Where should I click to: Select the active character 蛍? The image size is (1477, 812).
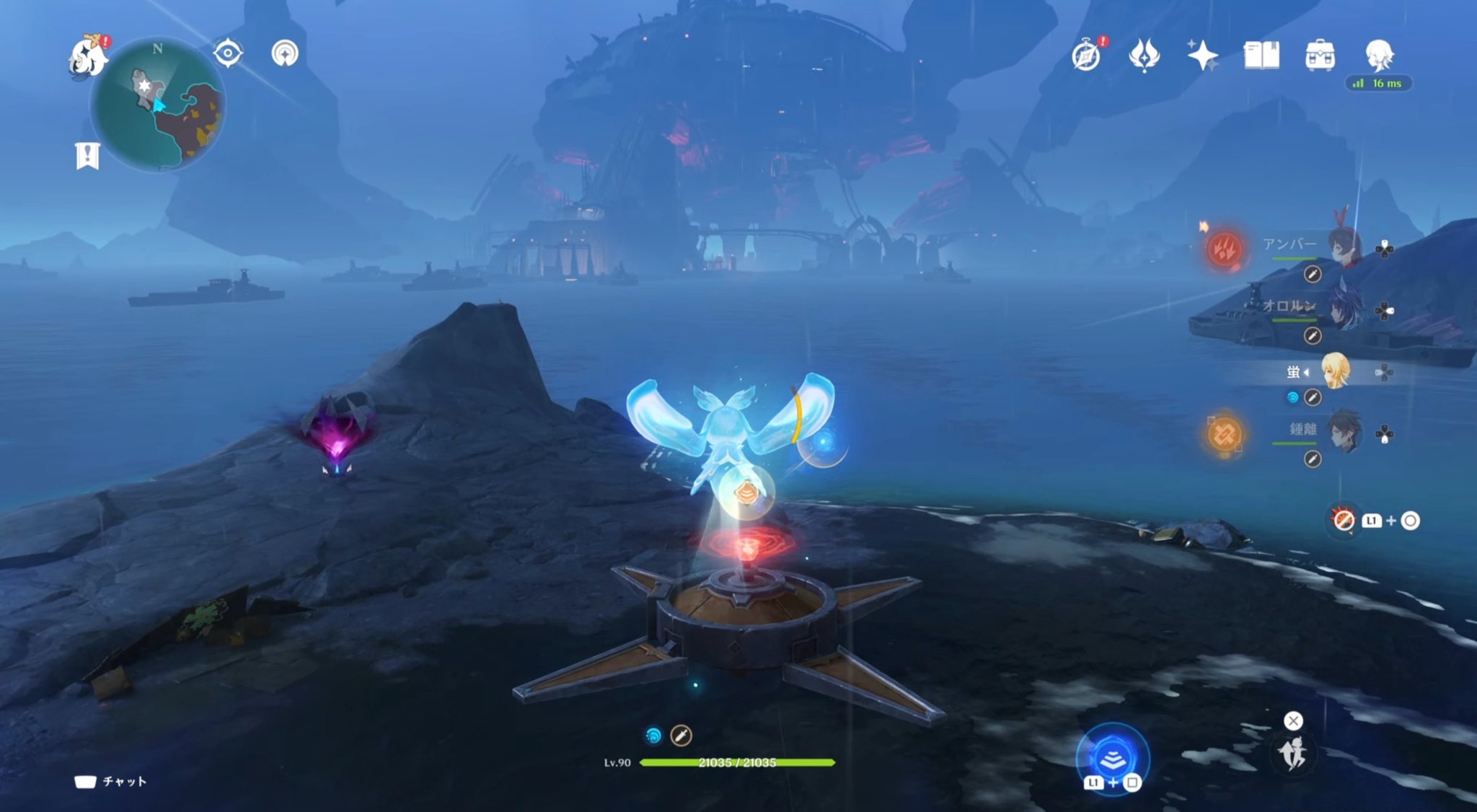coord(1334,371)
